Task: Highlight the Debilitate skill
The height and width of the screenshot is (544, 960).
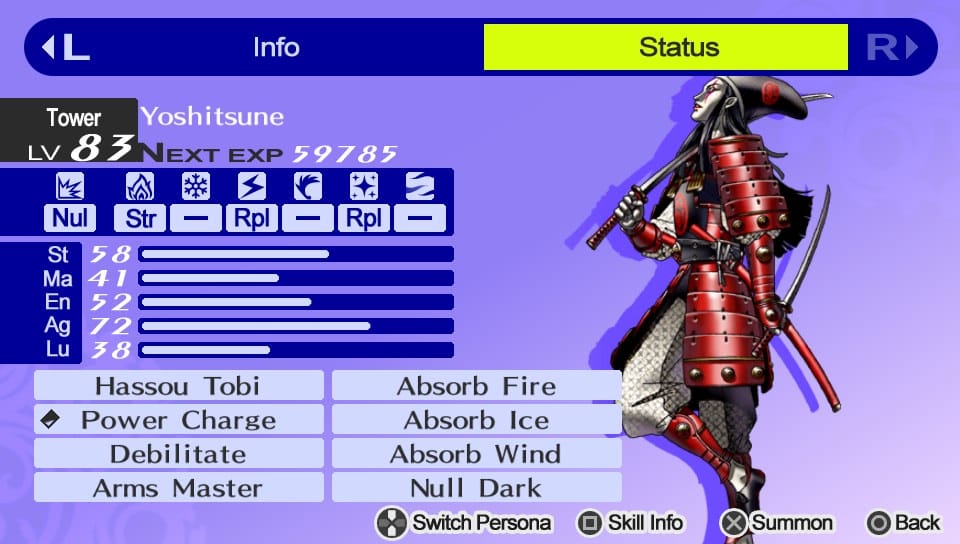Action: coord(178,454)
